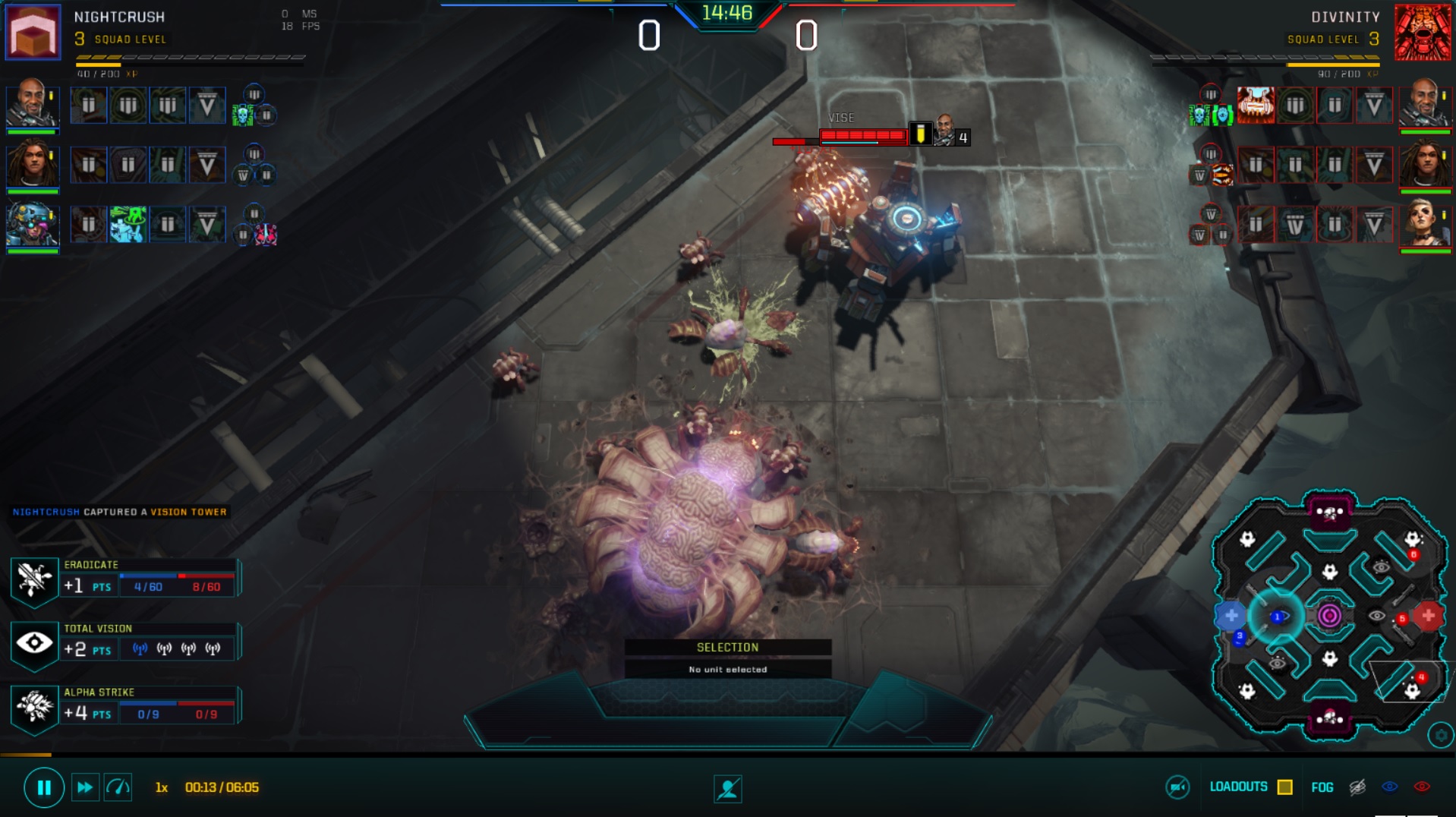
Task: Open the Eradicate objective tracker
Action: (34, 579)
